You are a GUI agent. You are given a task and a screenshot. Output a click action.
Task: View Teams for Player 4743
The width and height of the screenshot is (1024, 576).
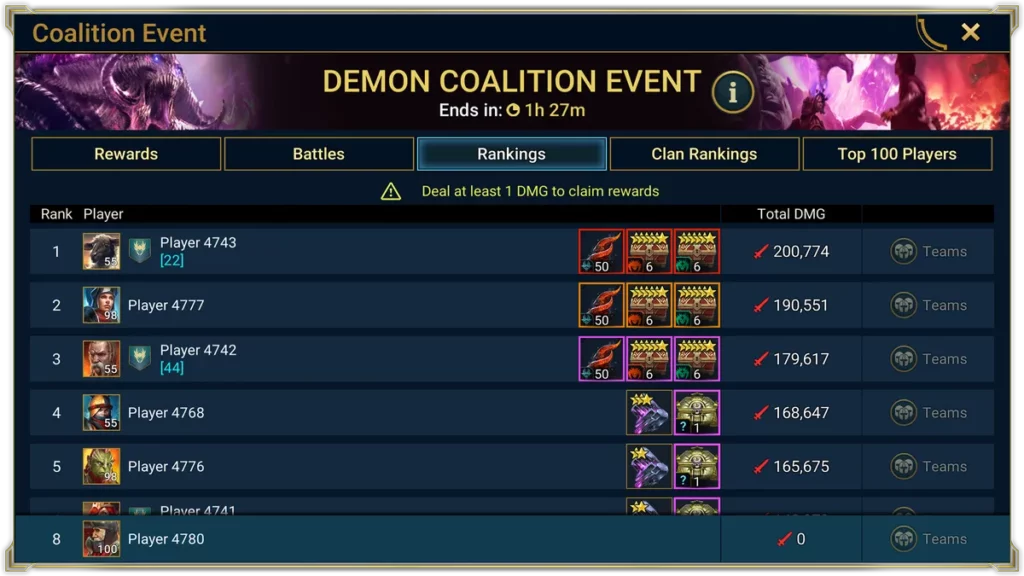(x=929, y=251)
